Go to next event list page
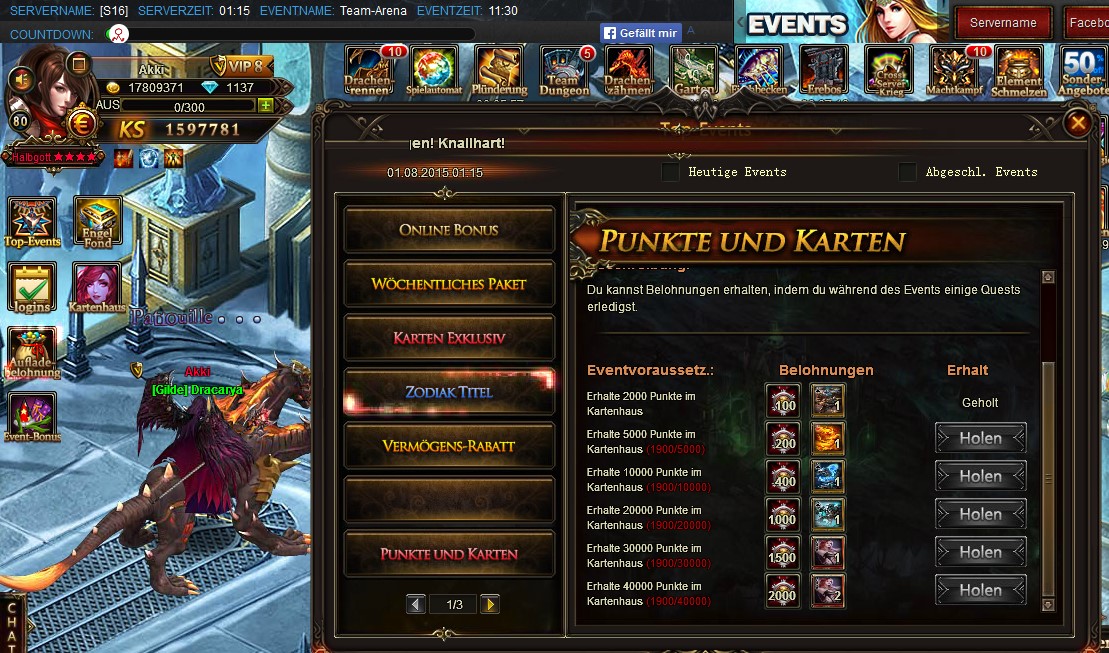 (489, 604)
